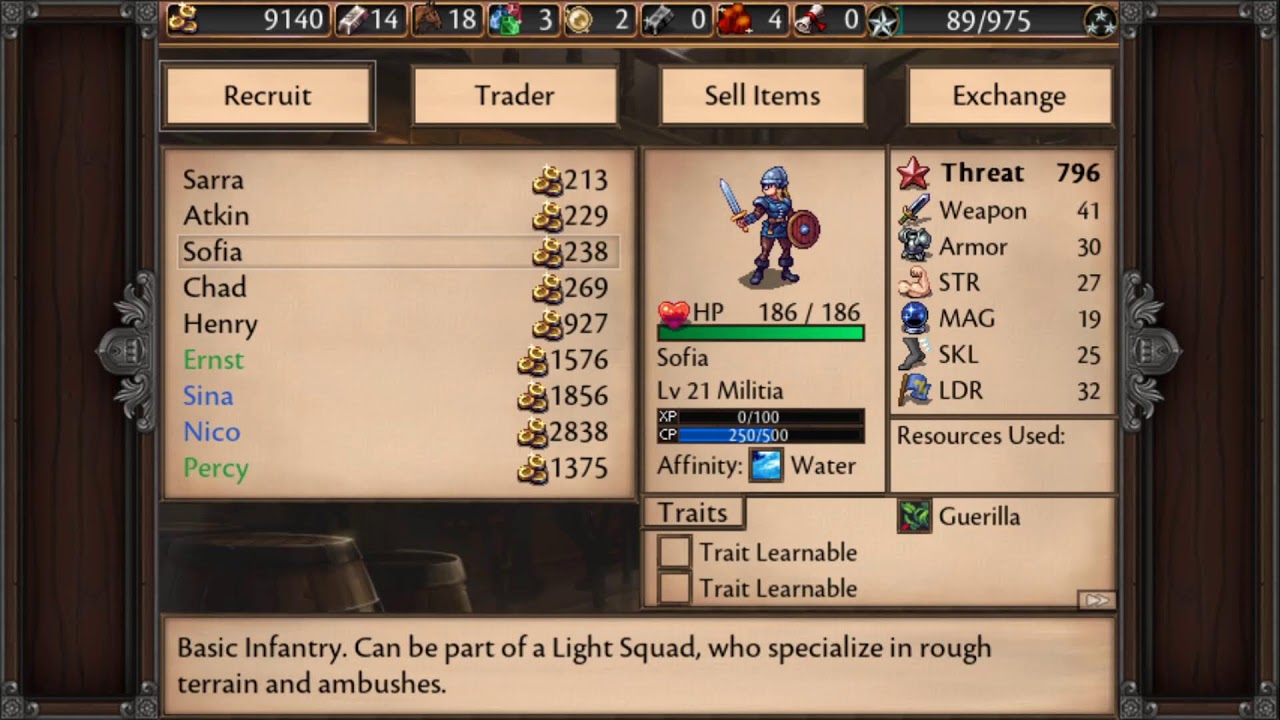This screenshot has height=720, width=1280.
Task: Click the Guerilla trait icon
Action: click(914, 516)
